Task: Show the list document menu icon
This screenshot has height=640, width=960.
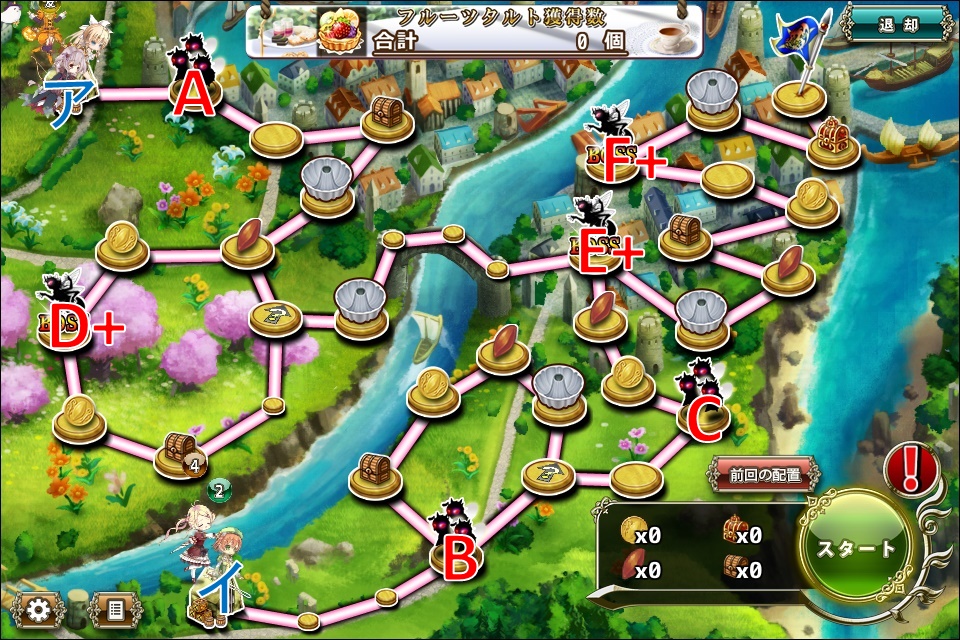Action: tap(114, 608)
